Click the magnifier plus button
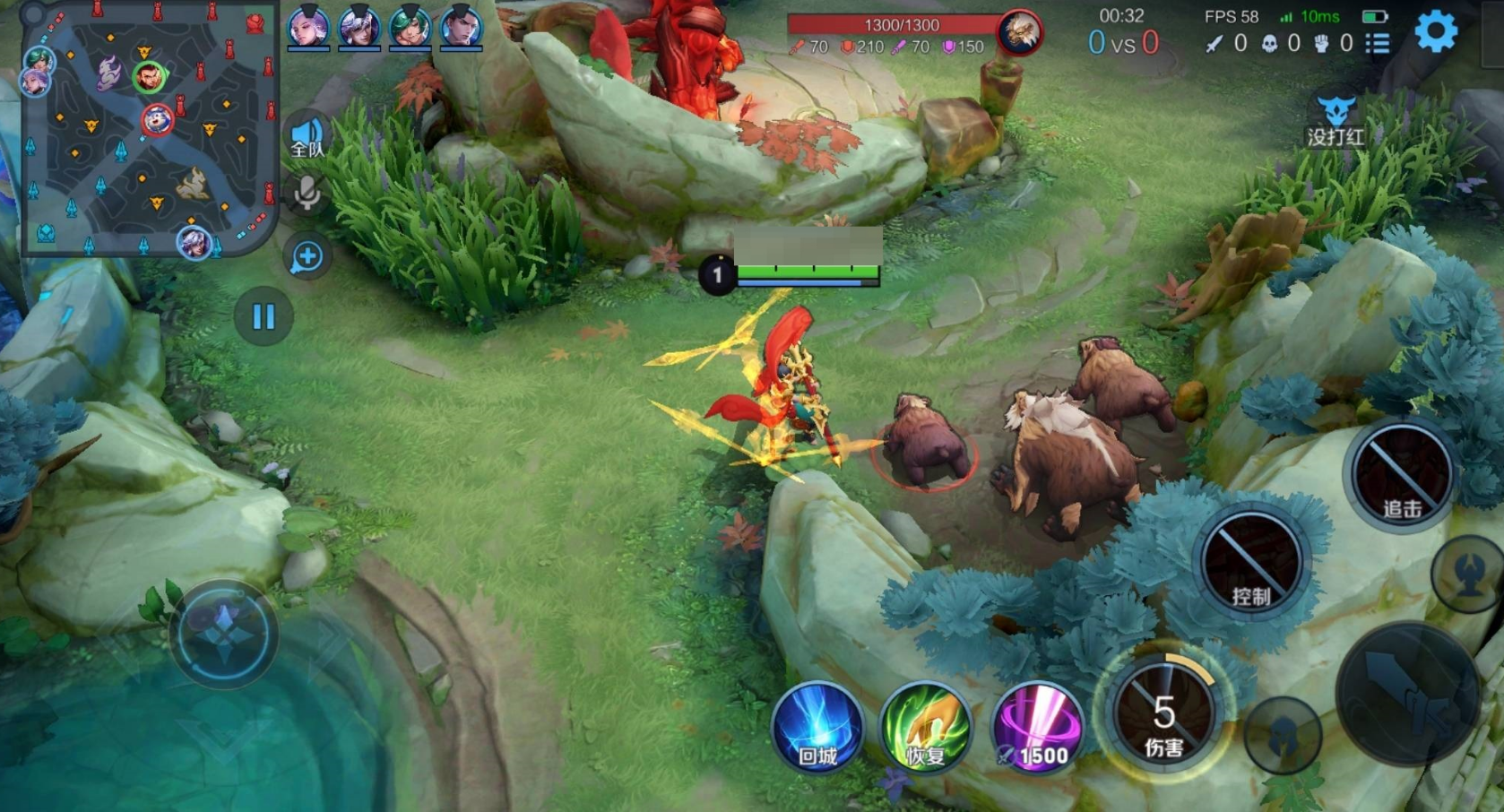The image size is (1504, 812). [307, 257]
